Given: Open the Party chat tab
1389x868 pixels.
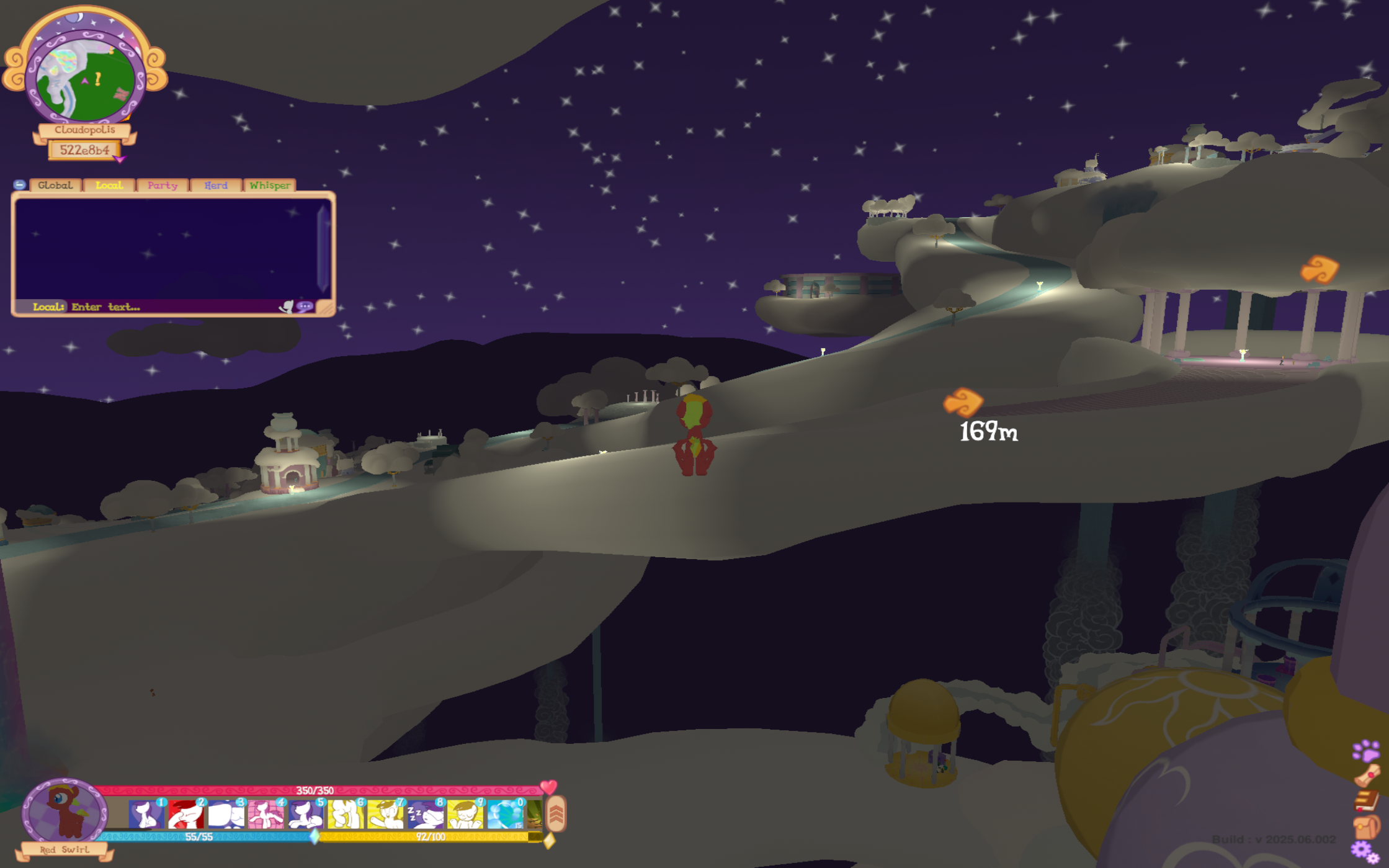Looking at the screenshot, I should (163, 185).
